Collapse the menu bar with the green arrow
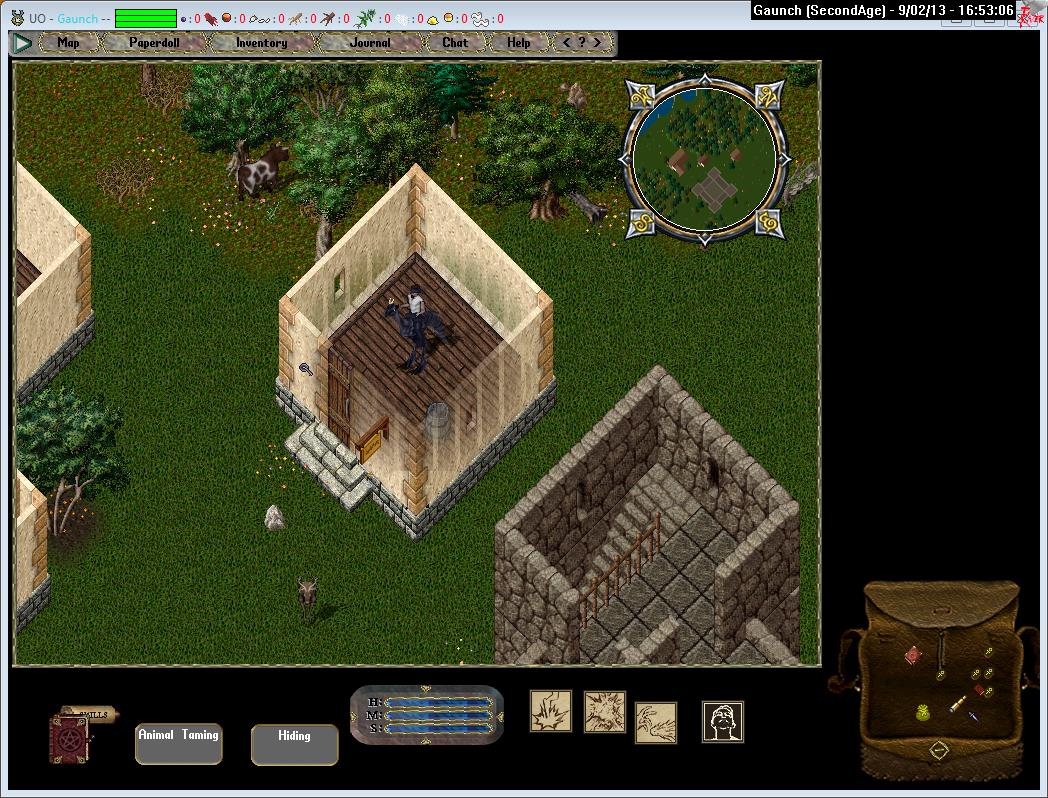1048x798 pixels. (x=22, y=43)
